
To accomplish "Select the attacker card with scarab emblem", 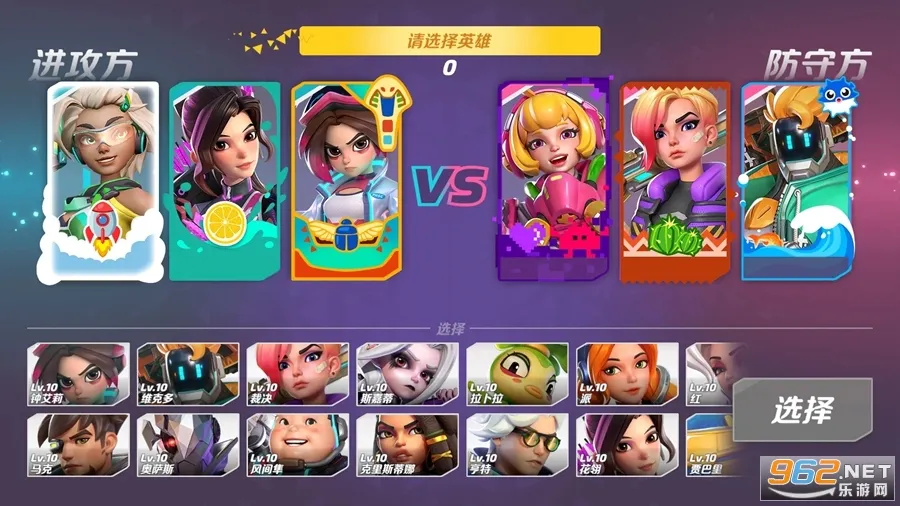I will (346, 180).
